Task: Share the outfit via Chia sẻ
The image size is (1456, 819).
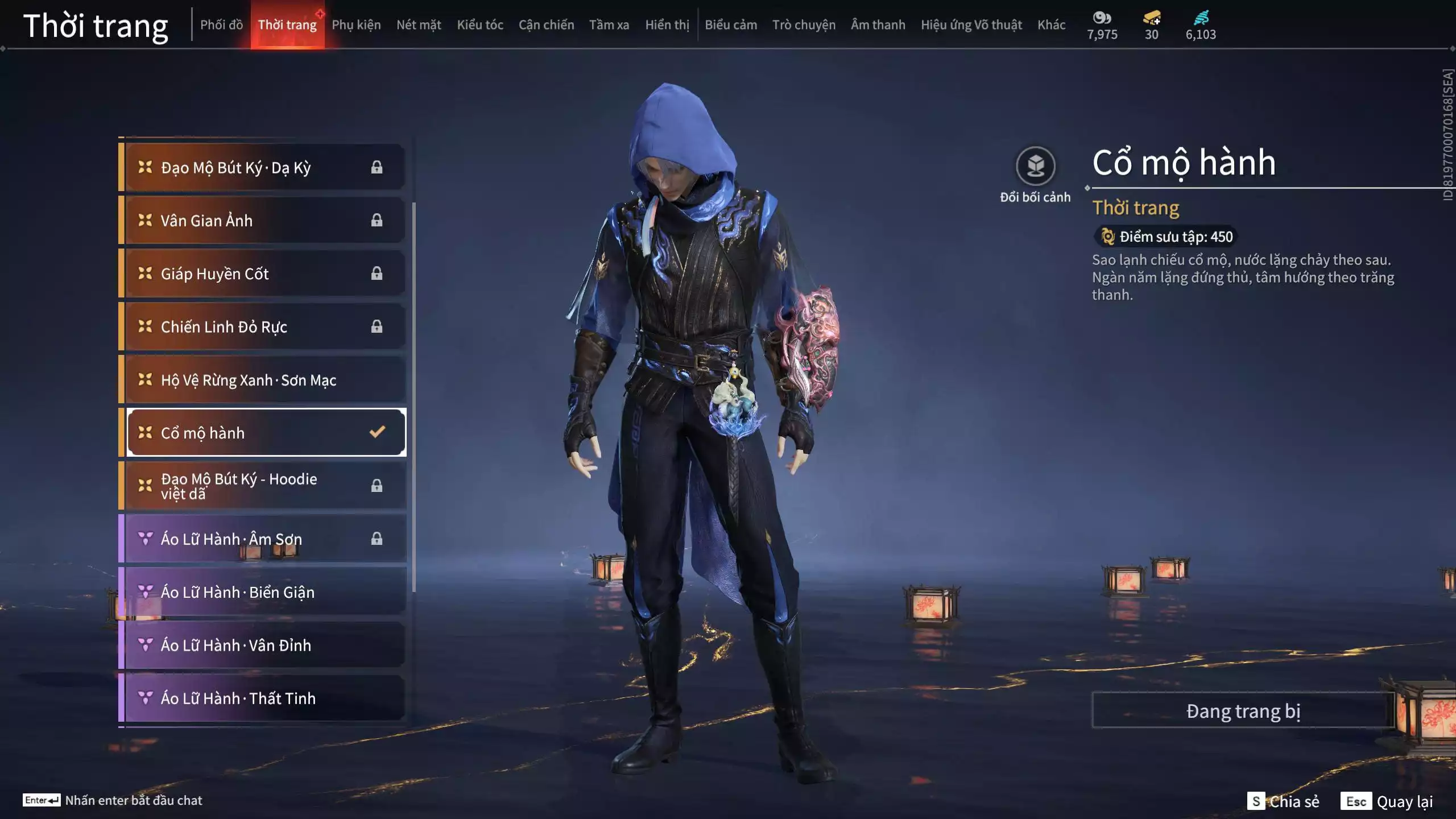Action: click(x=1283, y=801)
